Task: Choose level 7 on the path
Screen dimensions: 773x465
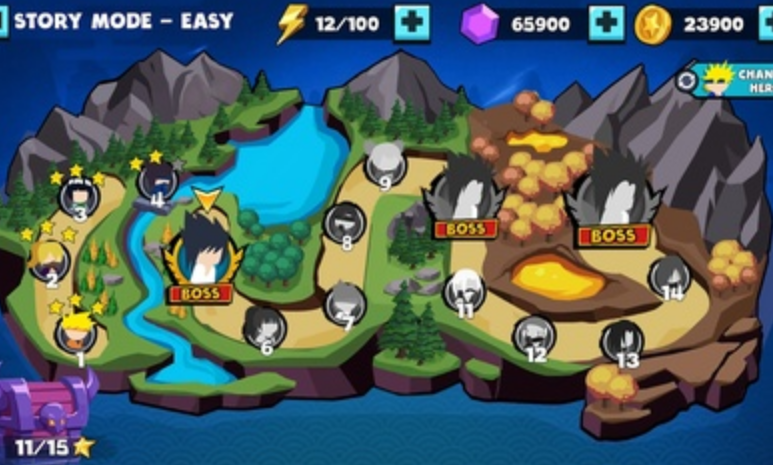Action: click(x=346, y=303)
